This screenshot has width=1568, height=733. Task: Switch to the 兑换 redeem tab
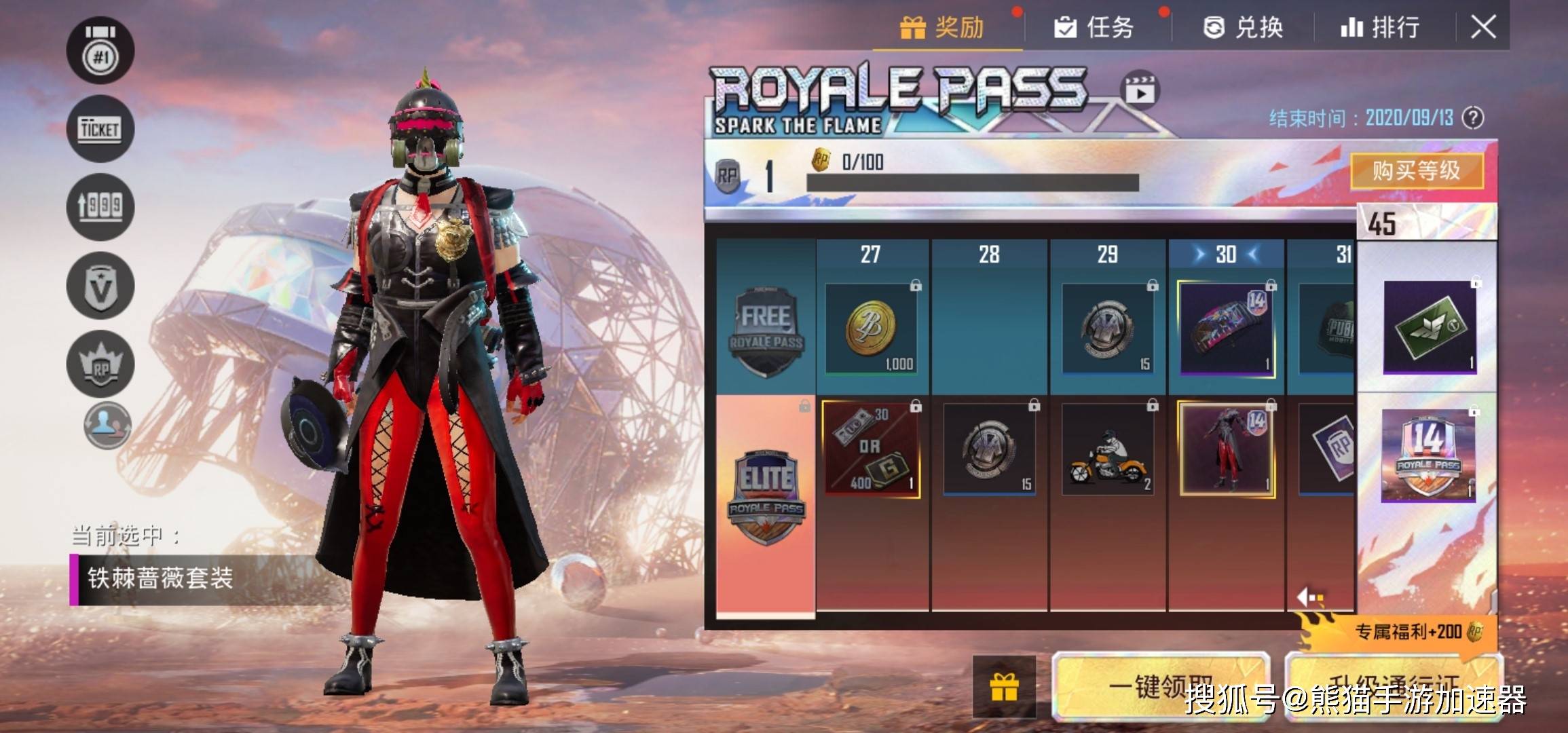pos(1244,28)
